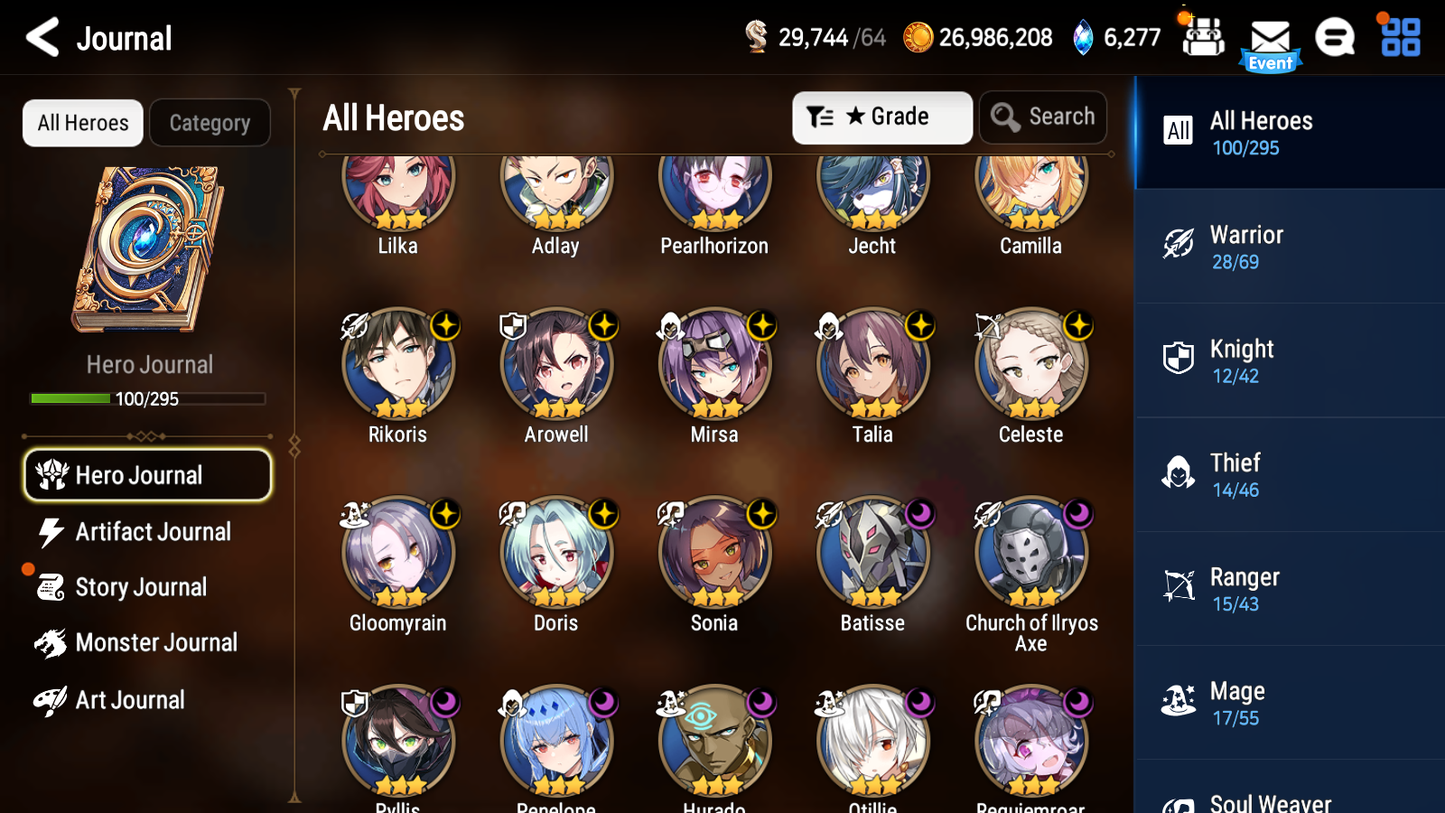Open the main menu grid icon

tap(1399, 37)
